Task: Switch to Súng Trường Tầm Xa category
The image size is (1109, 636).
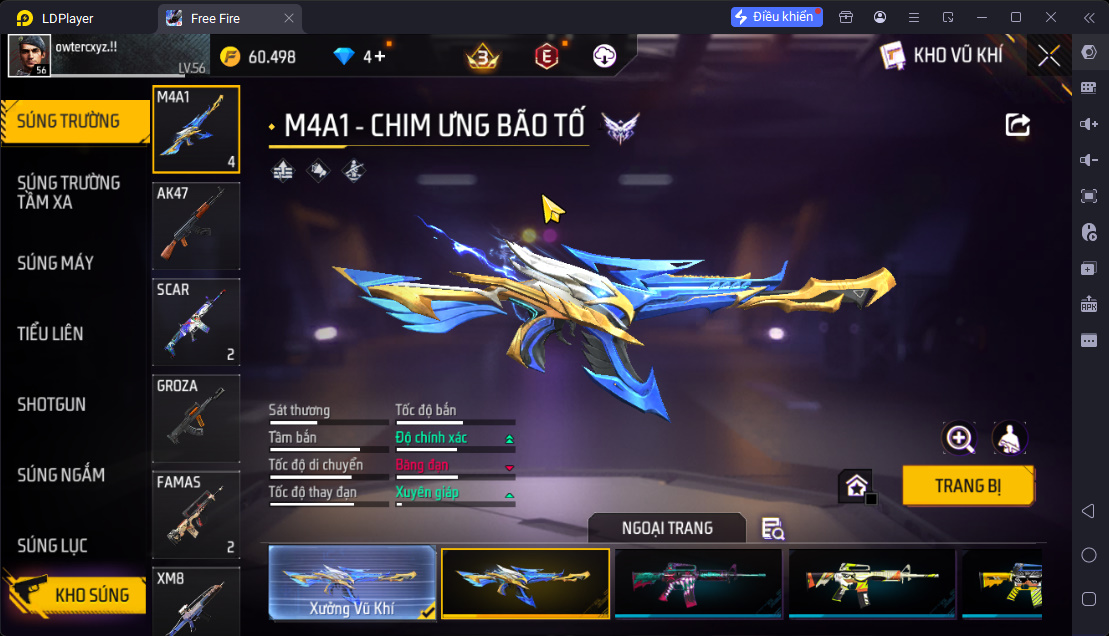Action: pos(68,192)
